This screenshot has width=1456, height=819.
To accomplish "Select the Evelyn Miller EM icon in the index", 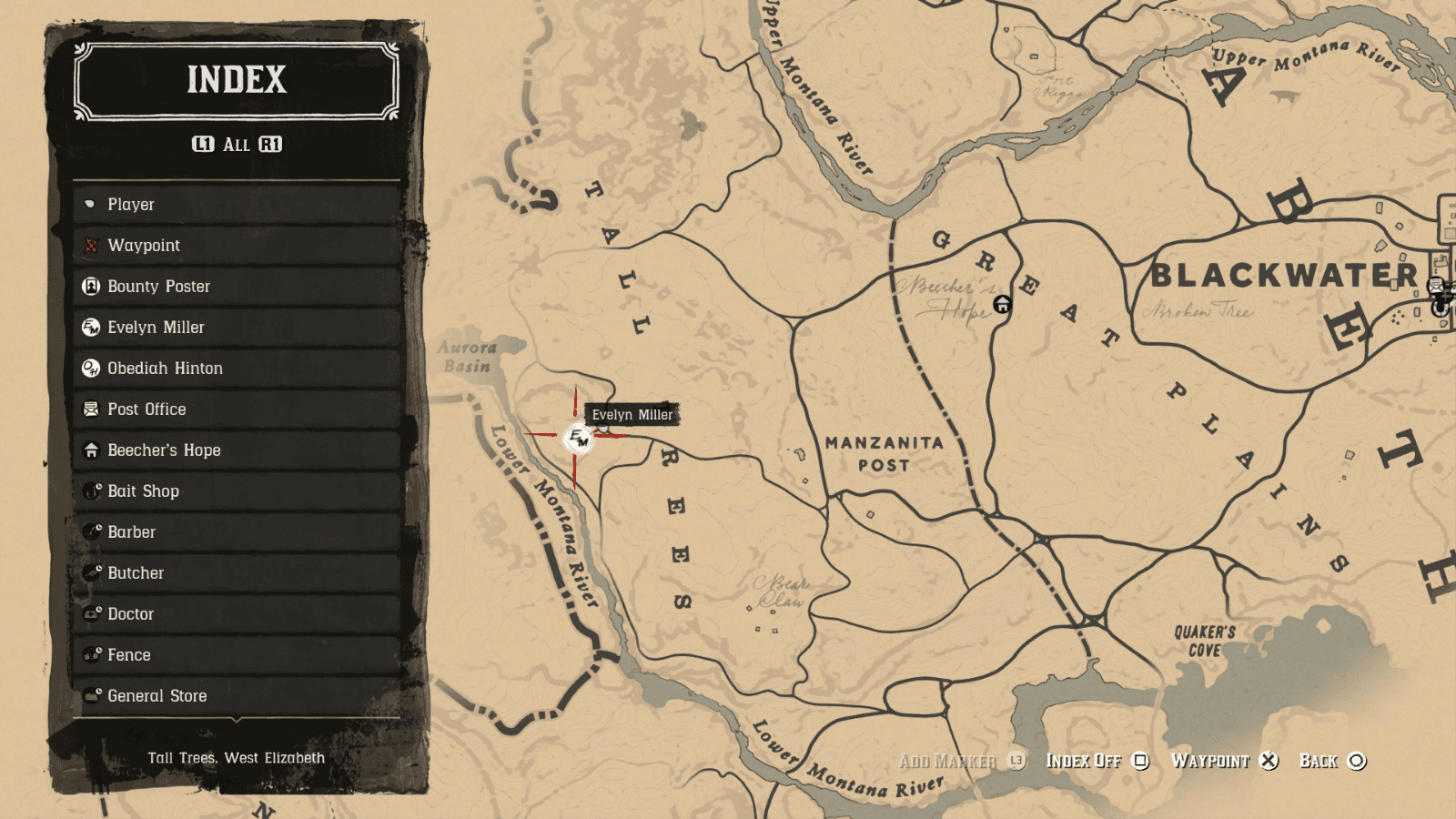I will click(92, 327).
